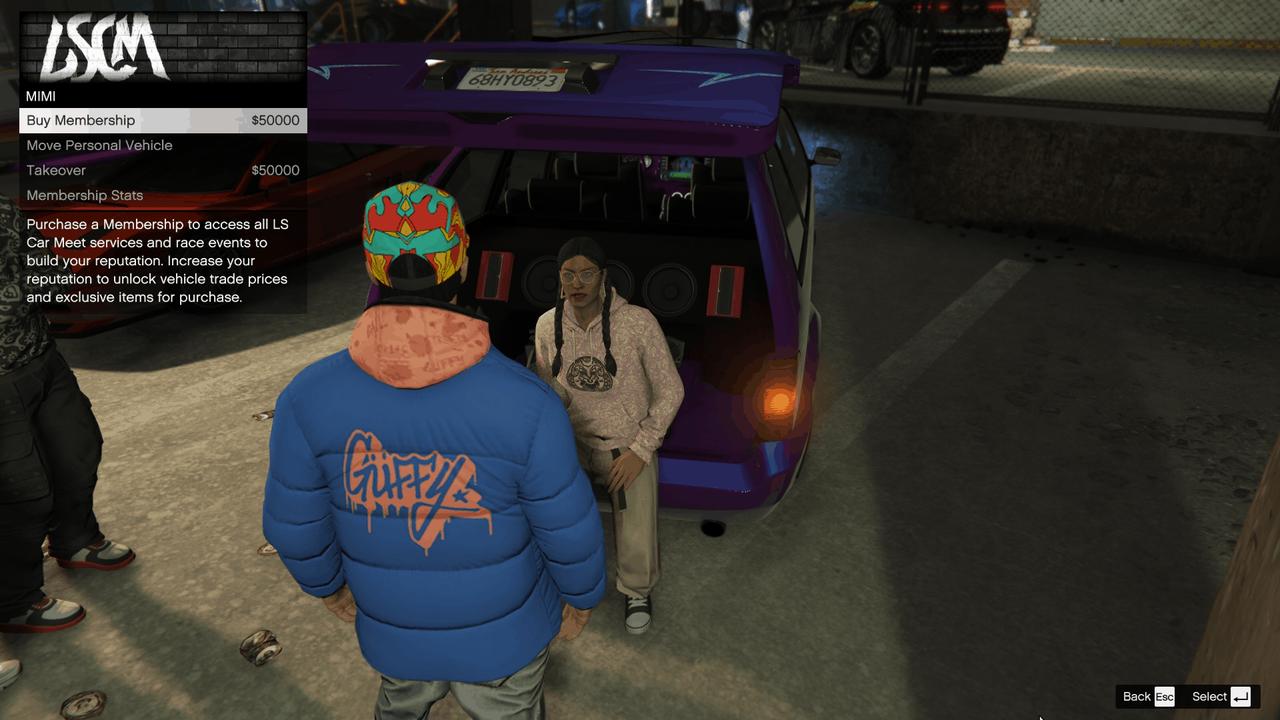Open the Takeover option

coord(55,170)
